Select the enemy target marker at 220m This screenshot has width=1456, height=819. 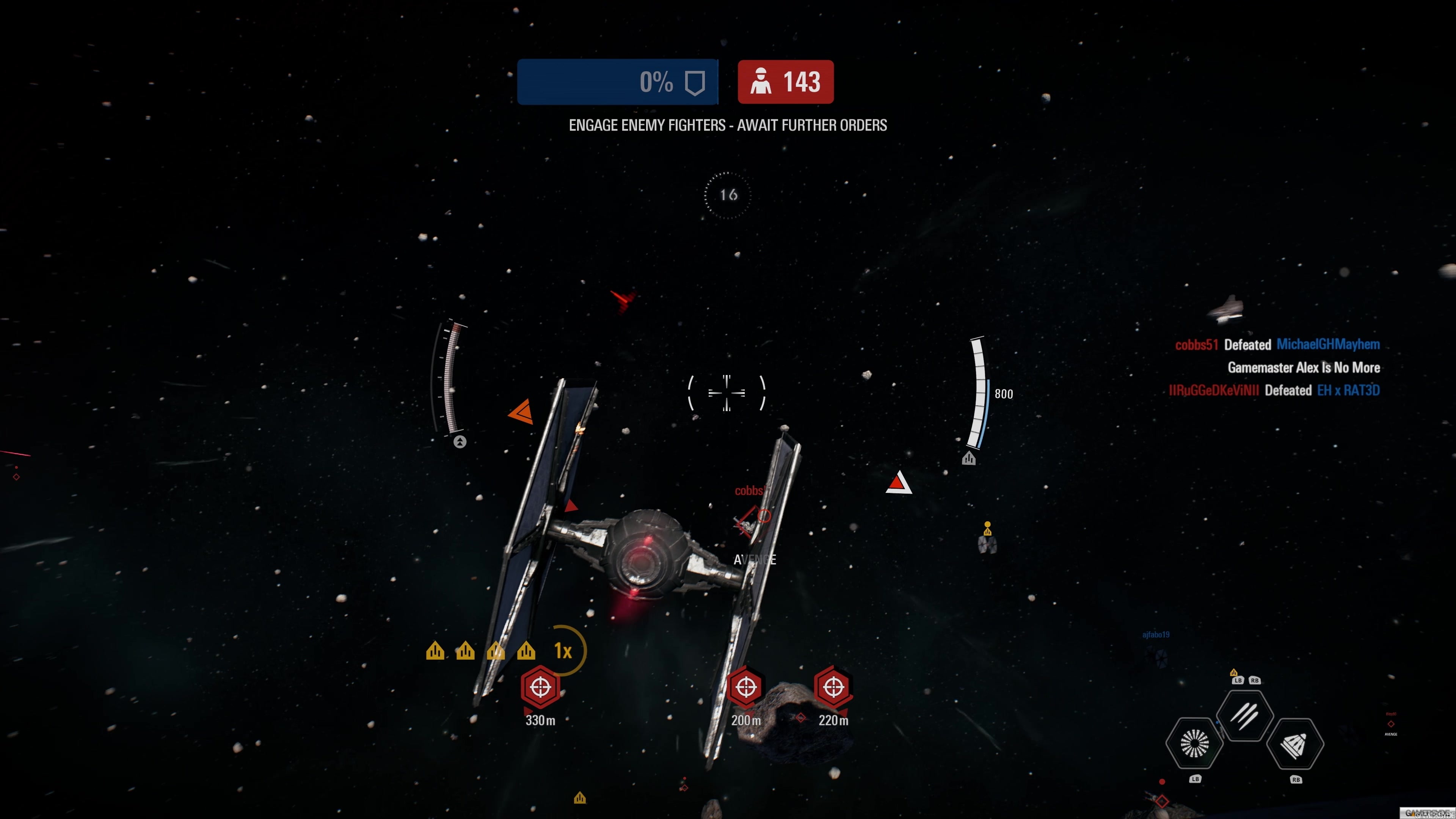pyautogui.click(x=833, y=687)
